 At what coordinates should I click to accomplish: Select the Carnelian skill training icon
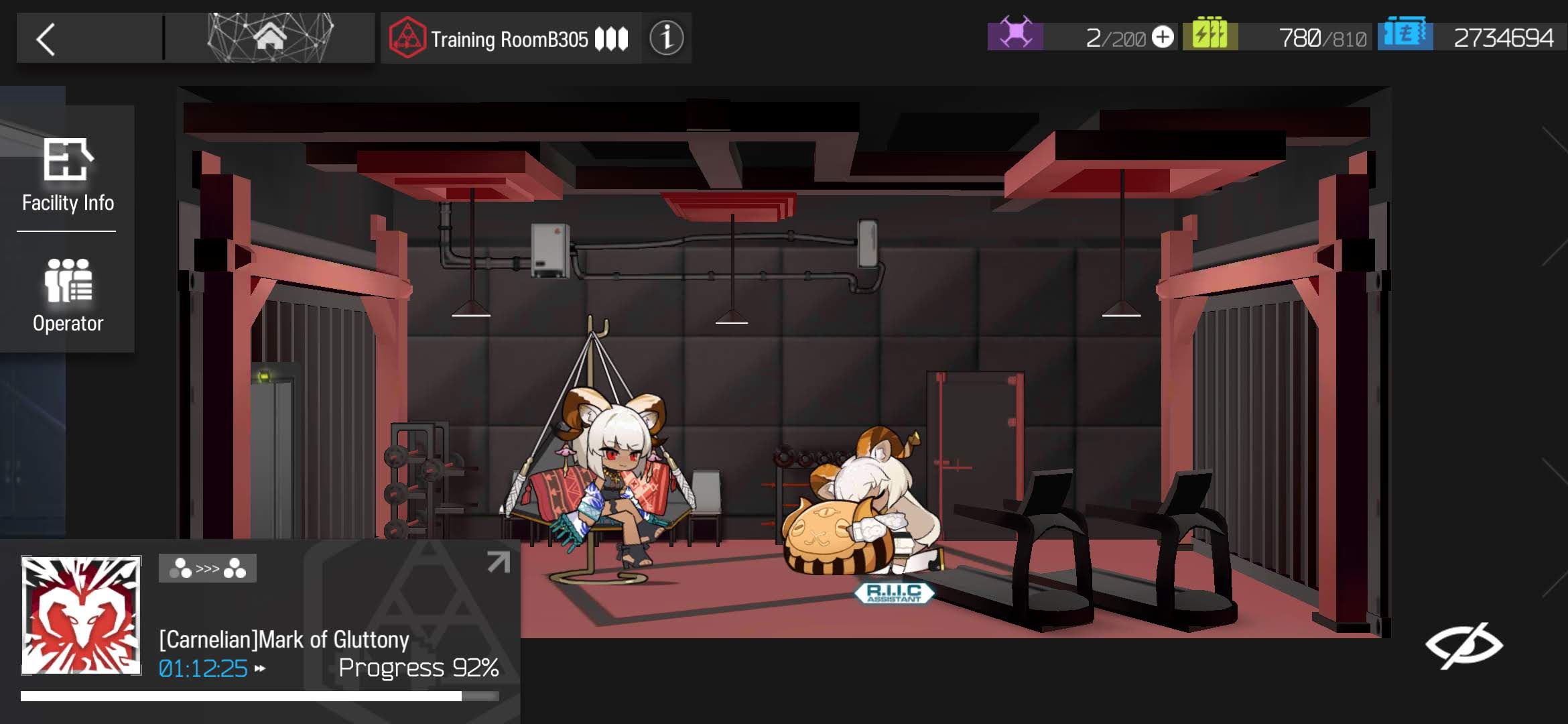click(81, 615)
